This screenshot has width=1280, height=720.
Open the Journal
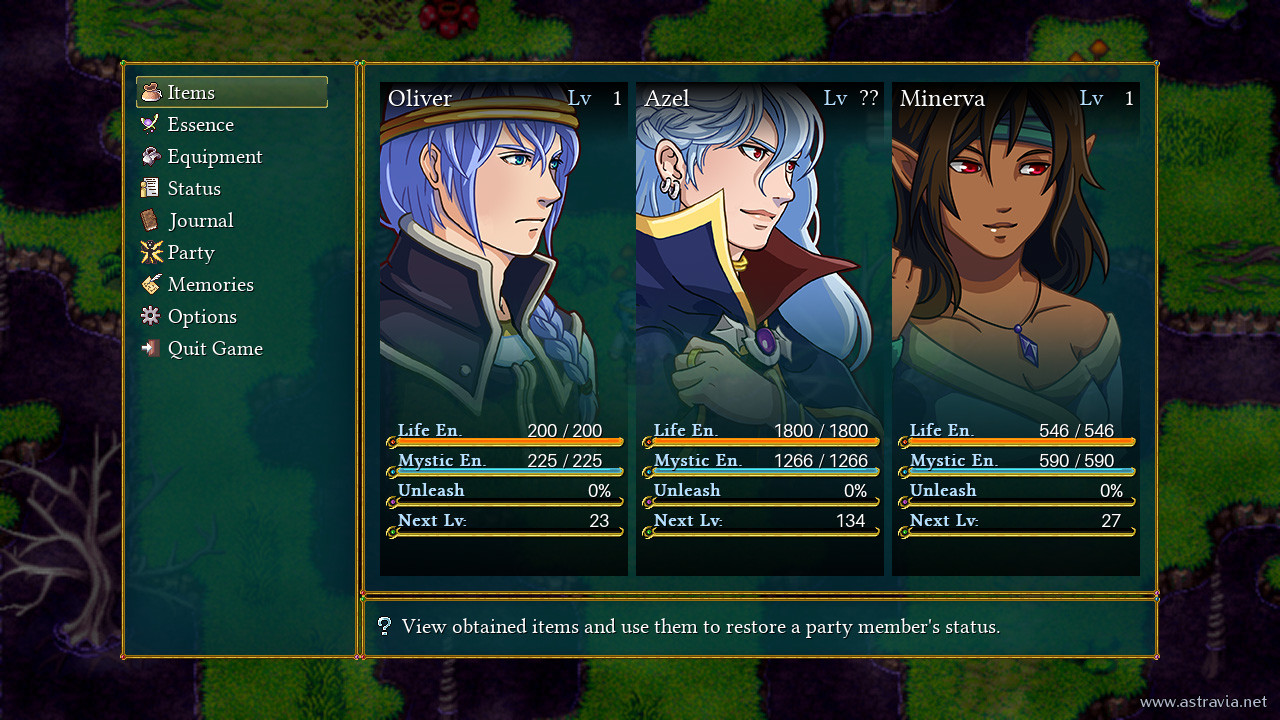click(x=200, y=221)
